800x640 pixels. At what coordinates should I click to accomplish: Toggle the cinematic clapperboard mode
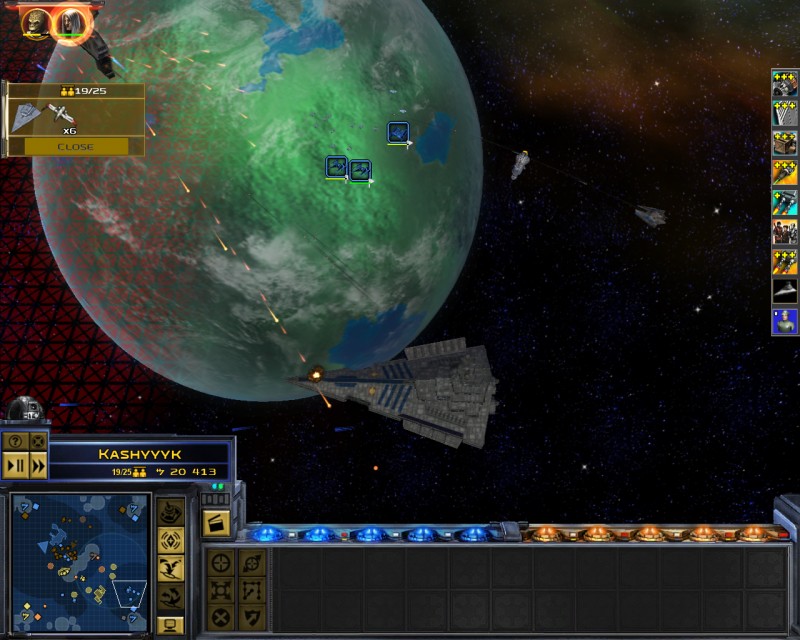(x=217, y=522)
